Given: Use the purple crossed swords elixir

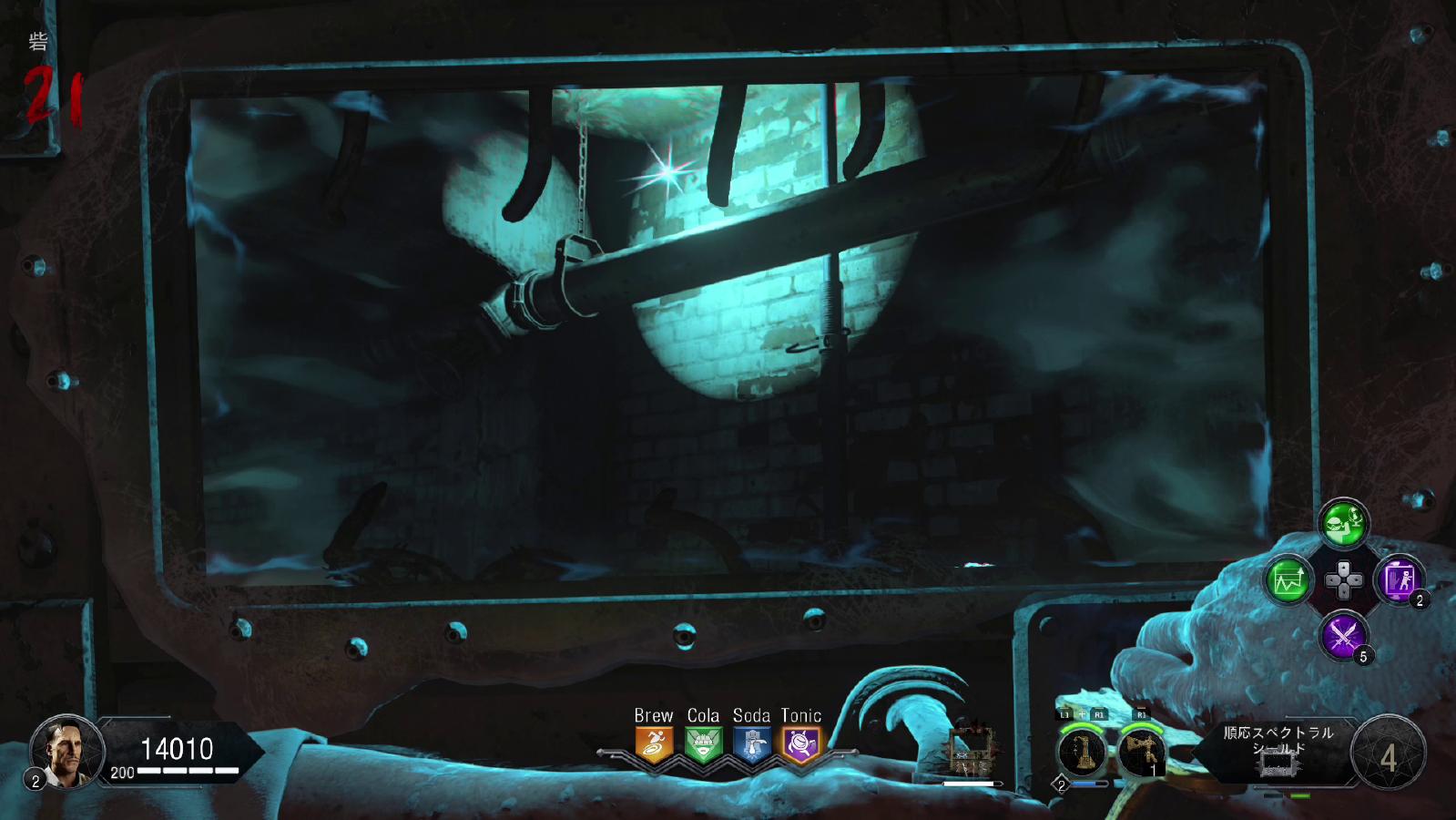Looking at the screenshot, I should click(1343, 635).
